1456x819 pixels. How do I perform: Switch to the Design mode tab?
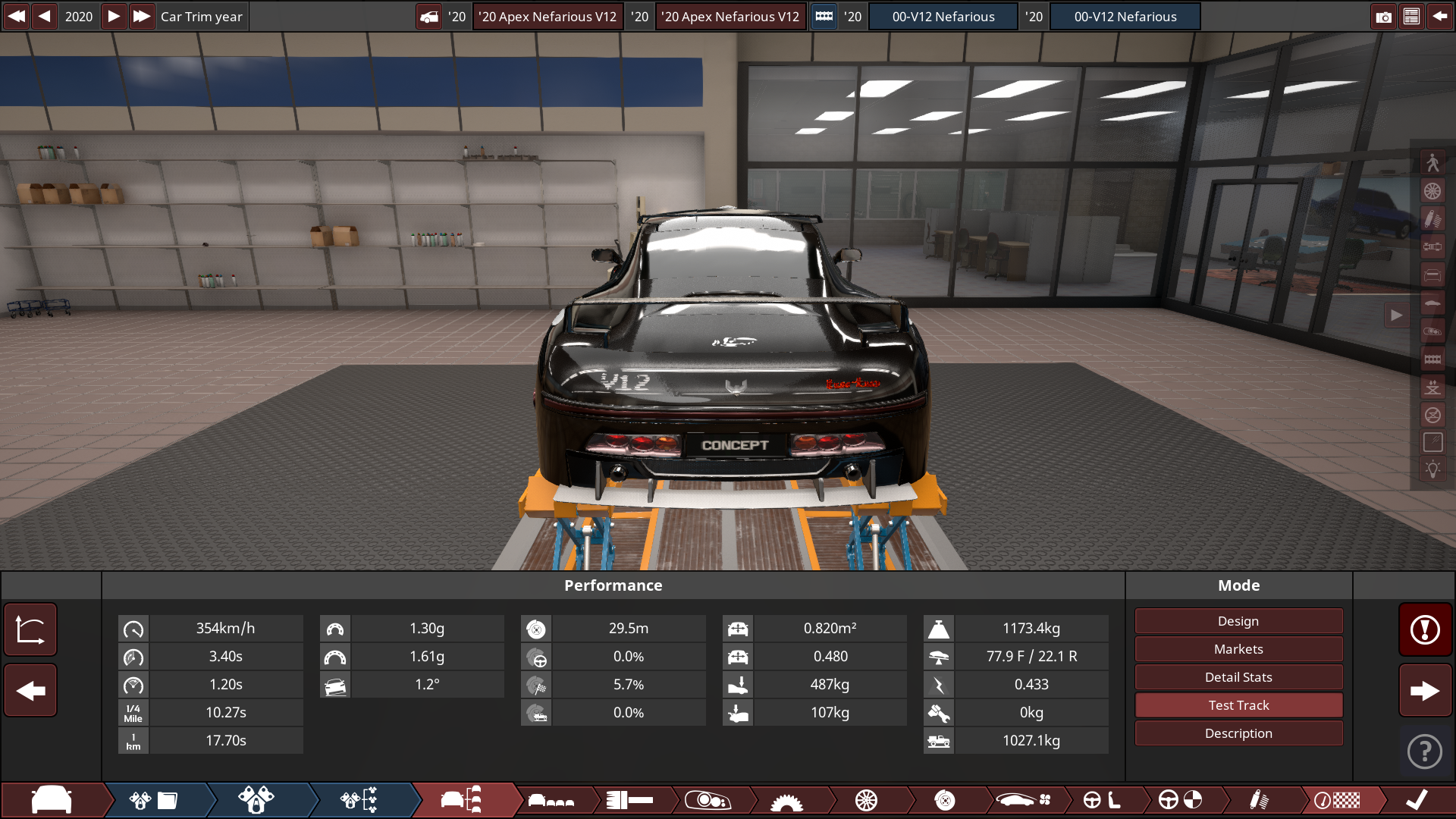tap(1238, 620)
